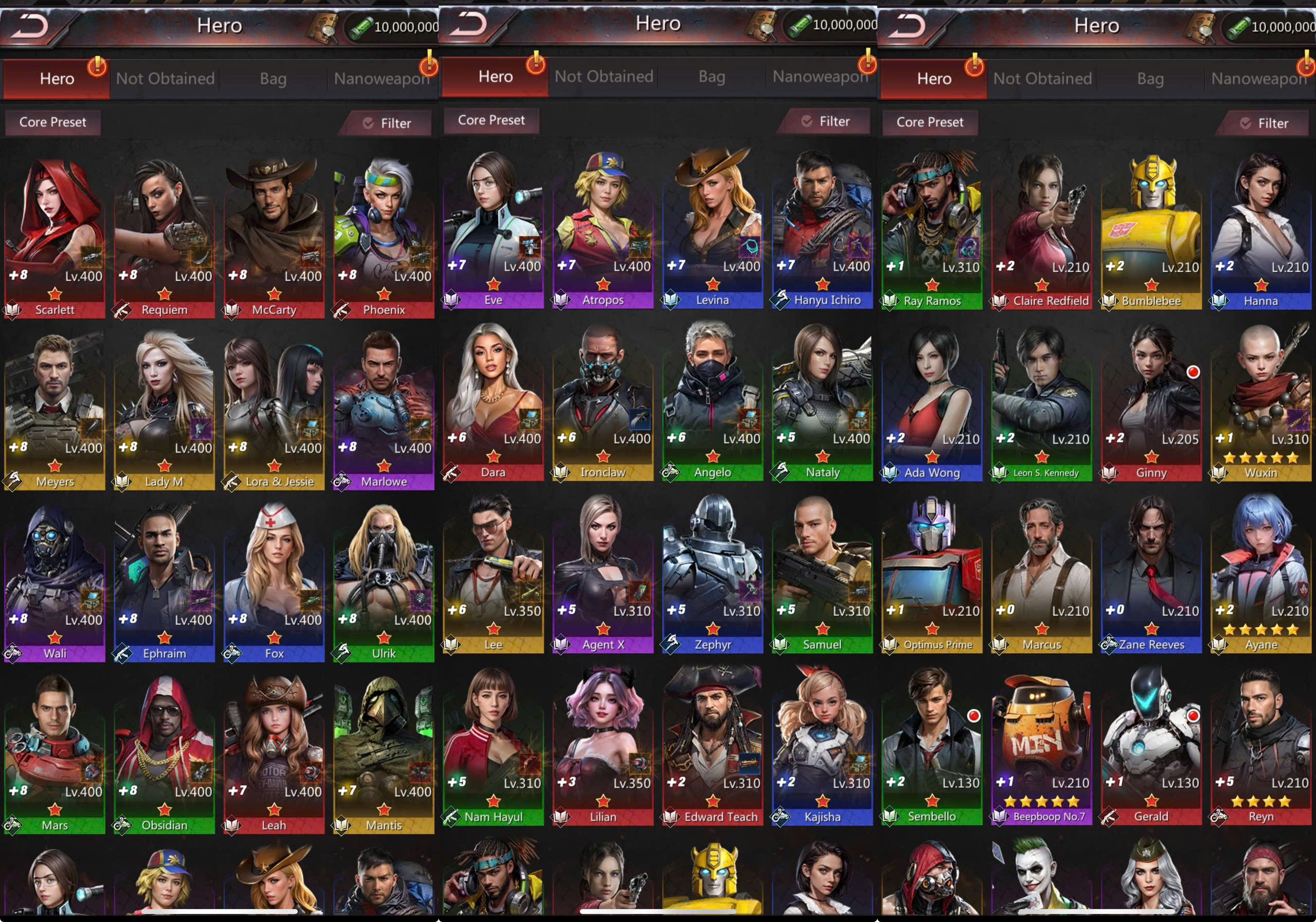Image resolution: width=1316 pixels, height=922 pixels.
Task: Open the Wali hero card
Action: (54, 579)
